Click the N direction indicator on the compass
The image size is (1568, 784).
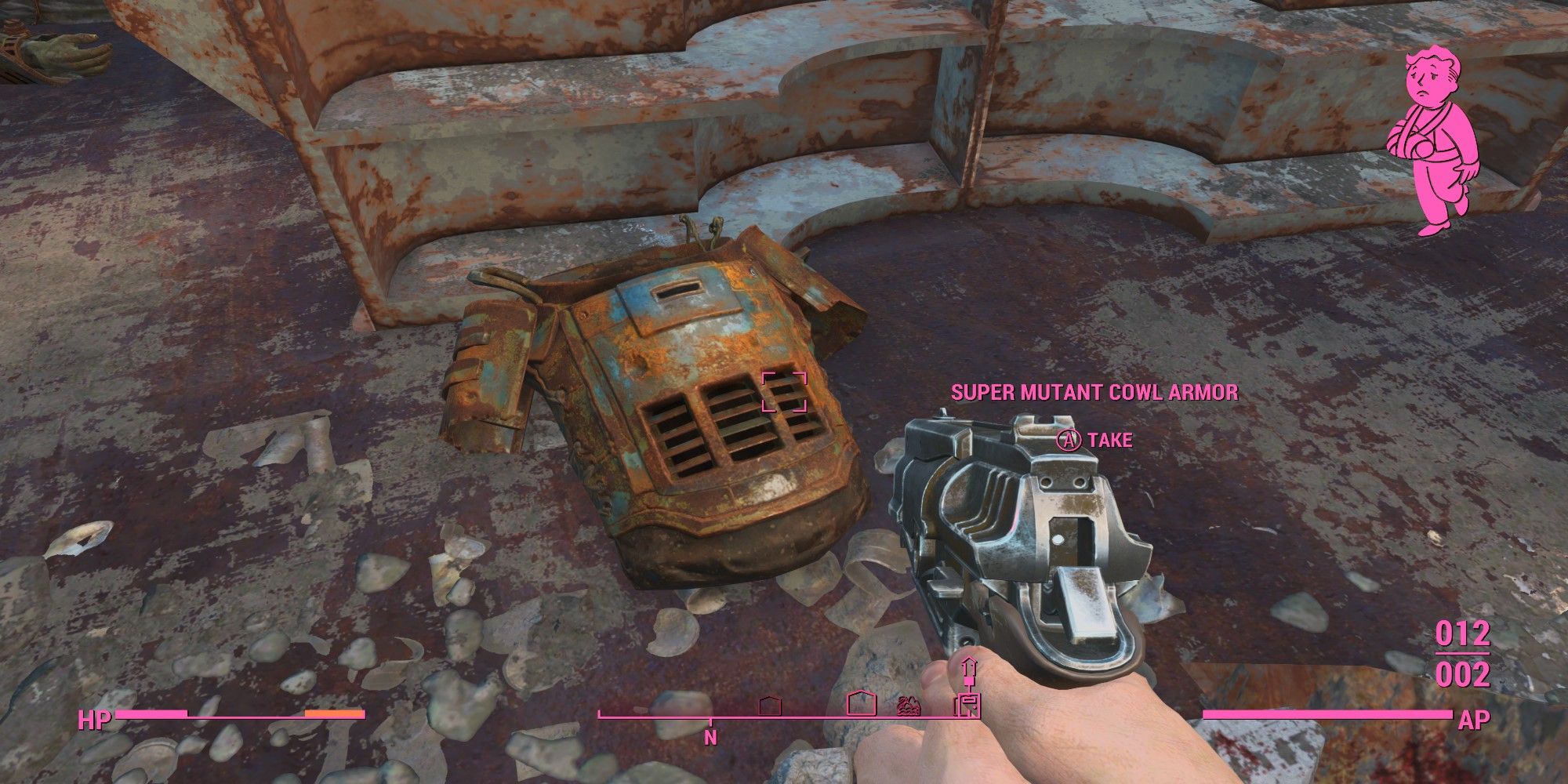710,739
